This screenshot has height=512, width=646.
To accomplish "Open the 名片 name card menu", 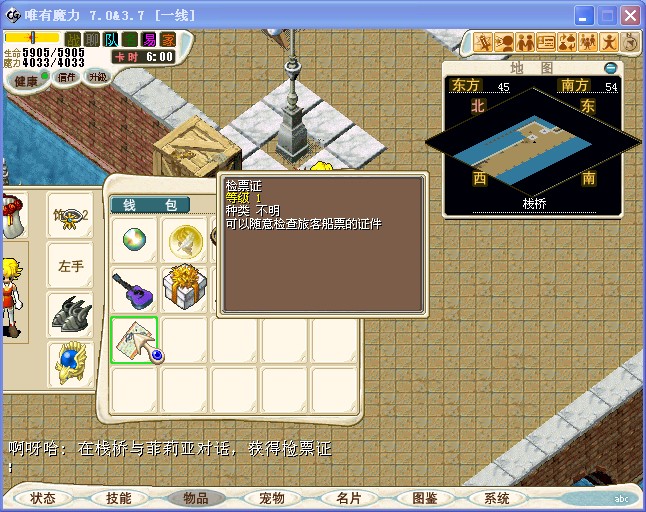I will (348, 498).
